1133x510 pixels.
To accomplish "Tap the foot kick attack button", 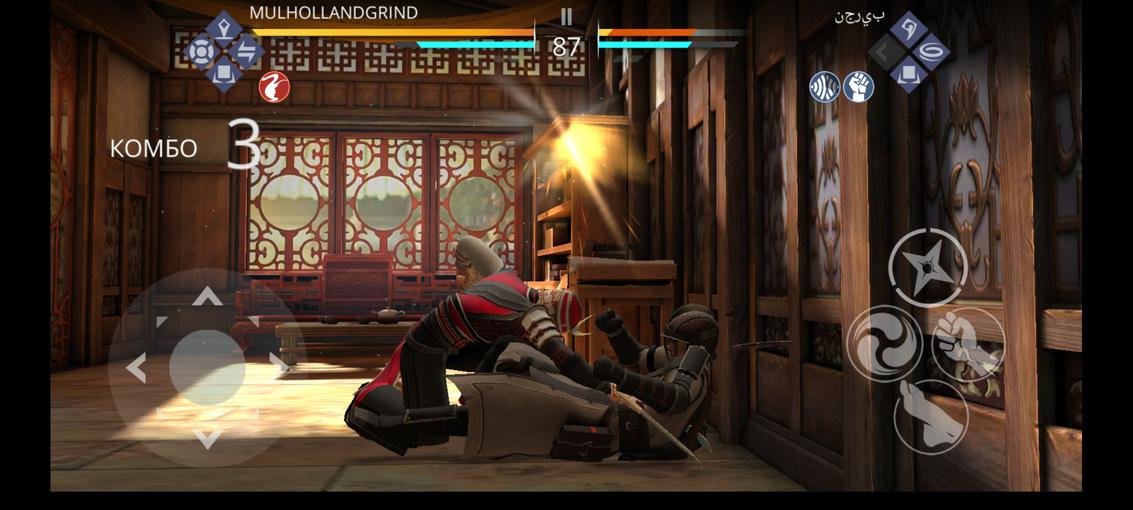I will [930, 415].
